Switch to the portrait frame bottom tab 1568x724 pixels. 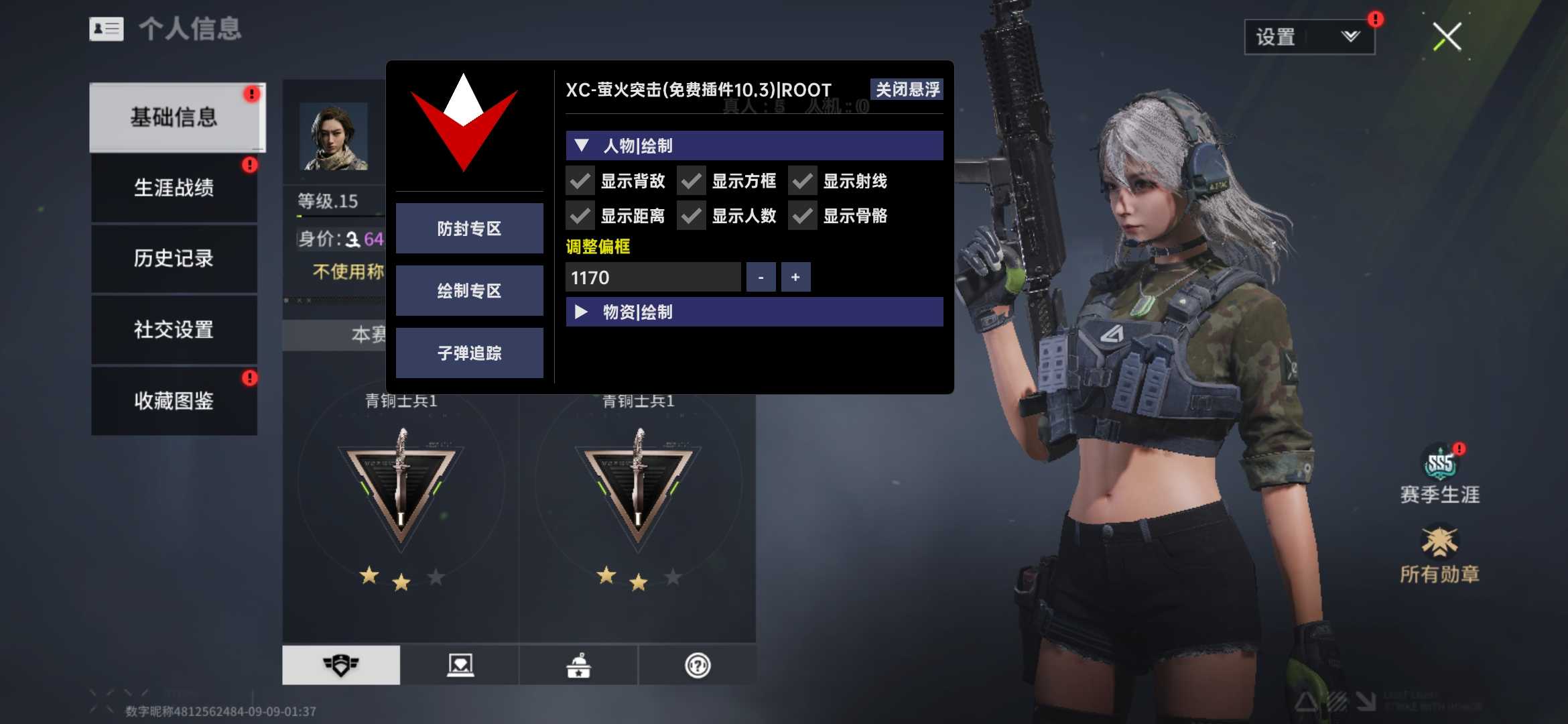pos(460,665)
